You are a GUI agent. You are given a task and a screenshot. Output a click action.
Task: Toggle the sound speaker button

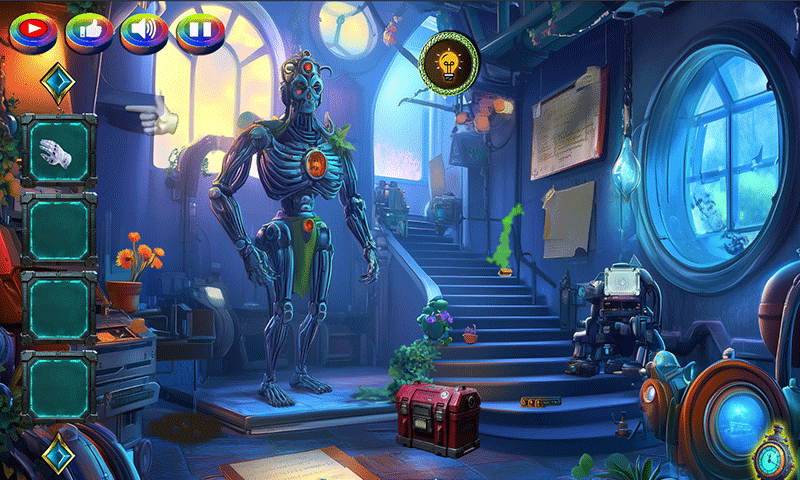pyautogui.click(x=144, y=30)
